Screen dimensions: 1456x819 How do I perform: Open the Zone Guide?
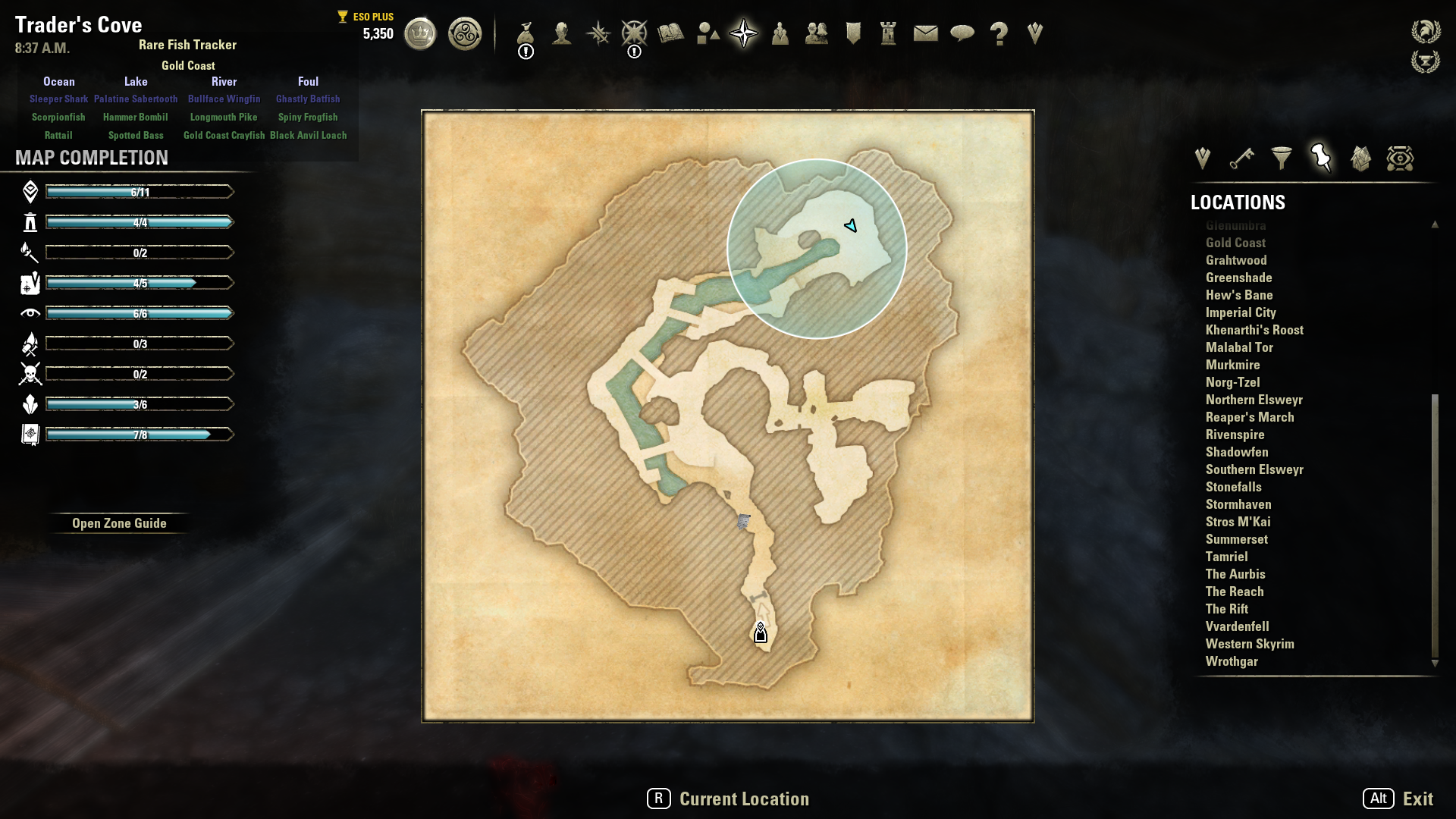[x=119, y=523]
